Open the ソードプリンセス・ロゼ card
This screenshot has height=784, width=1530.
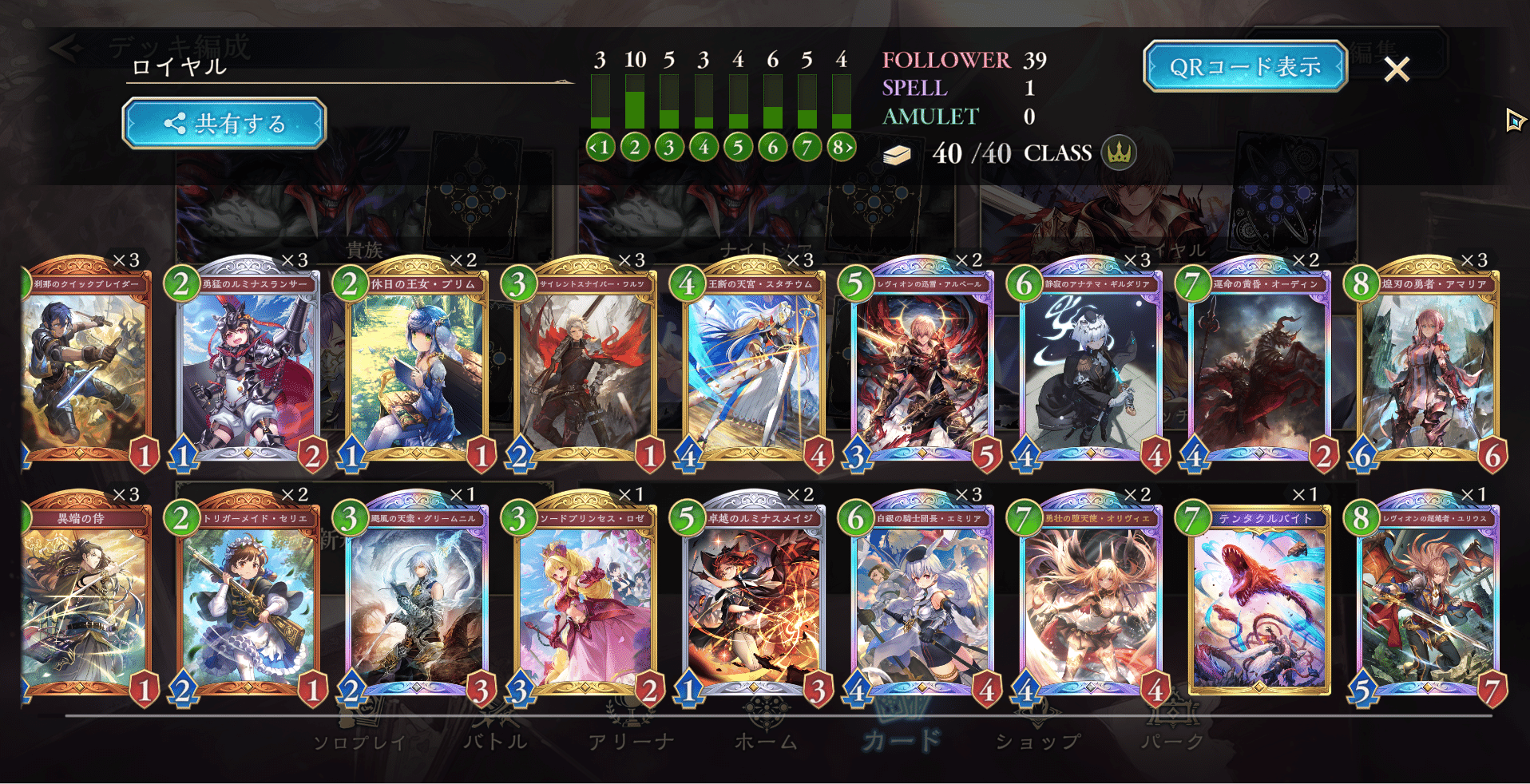click(586, 603)
